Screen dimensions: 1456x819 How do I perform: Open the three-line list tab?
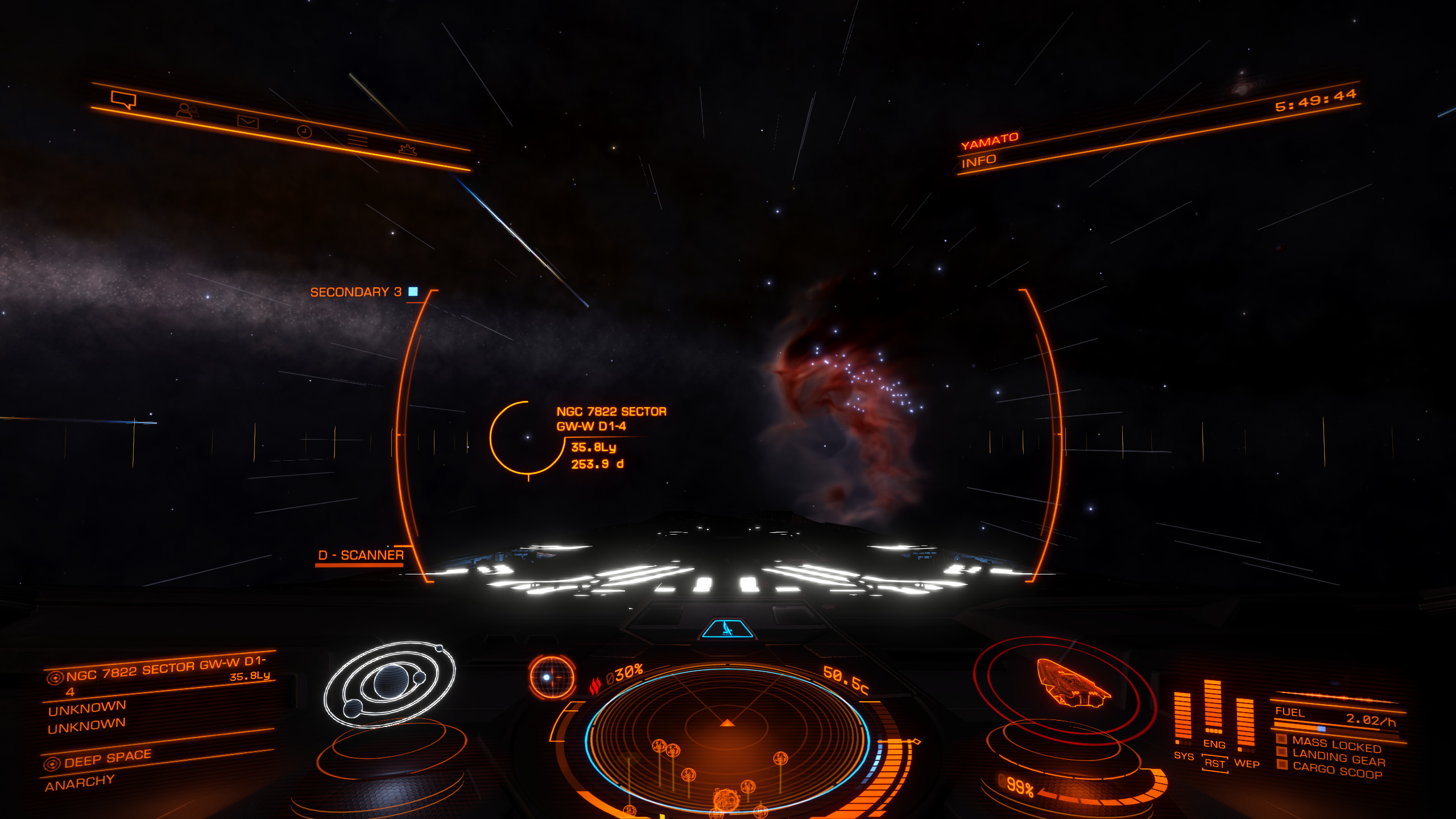click(358, 140)
